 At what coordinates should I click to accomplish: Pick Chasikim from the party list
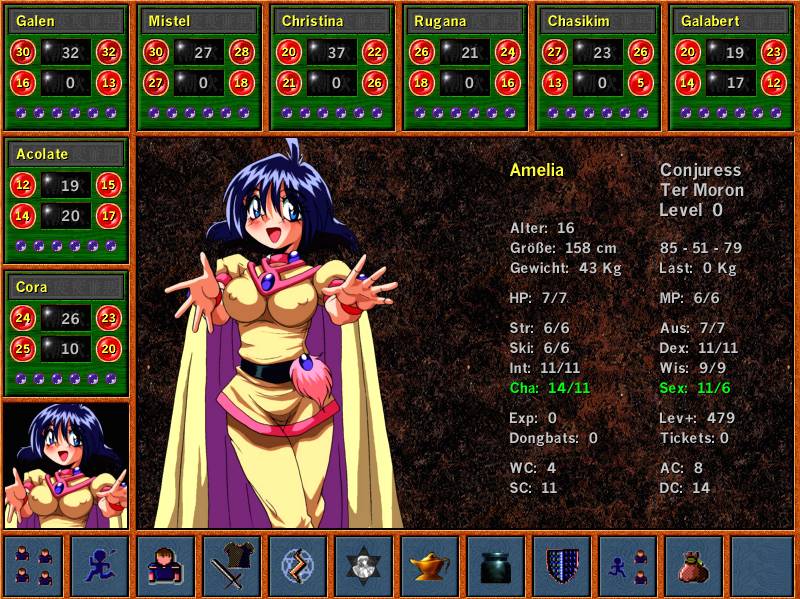coord(598,67)
